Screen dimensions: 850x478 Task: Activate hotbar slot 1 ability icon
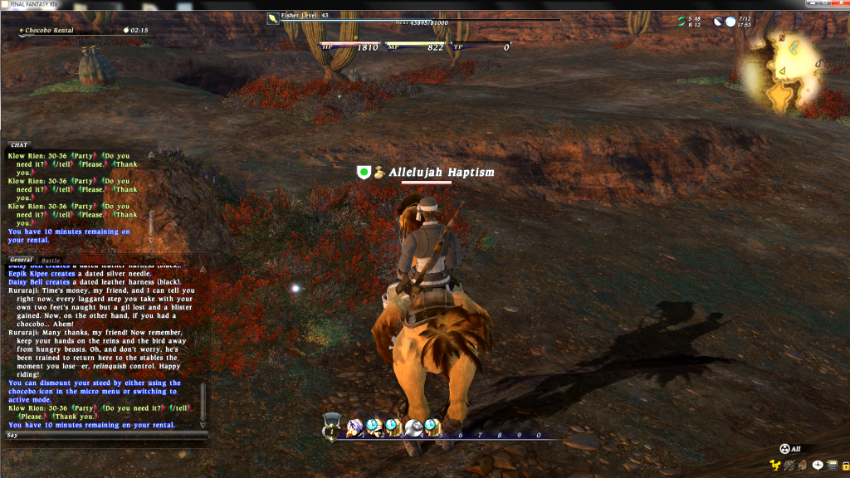354,428
